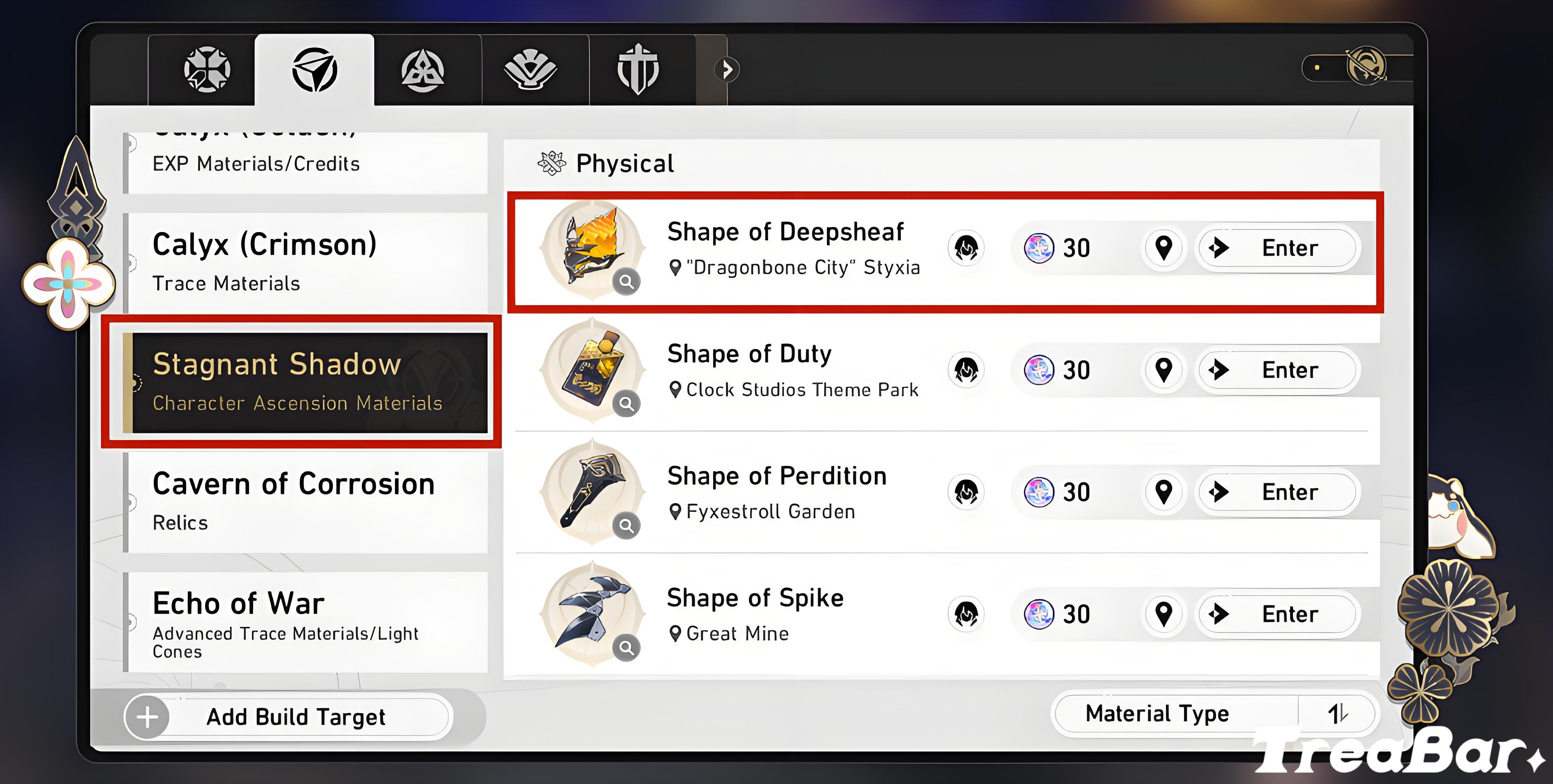Click the Trailblaze Power icon beside Shape of Deepsheaf cost
Viewport: 1553px width, 784px height.
[1040, 248]
